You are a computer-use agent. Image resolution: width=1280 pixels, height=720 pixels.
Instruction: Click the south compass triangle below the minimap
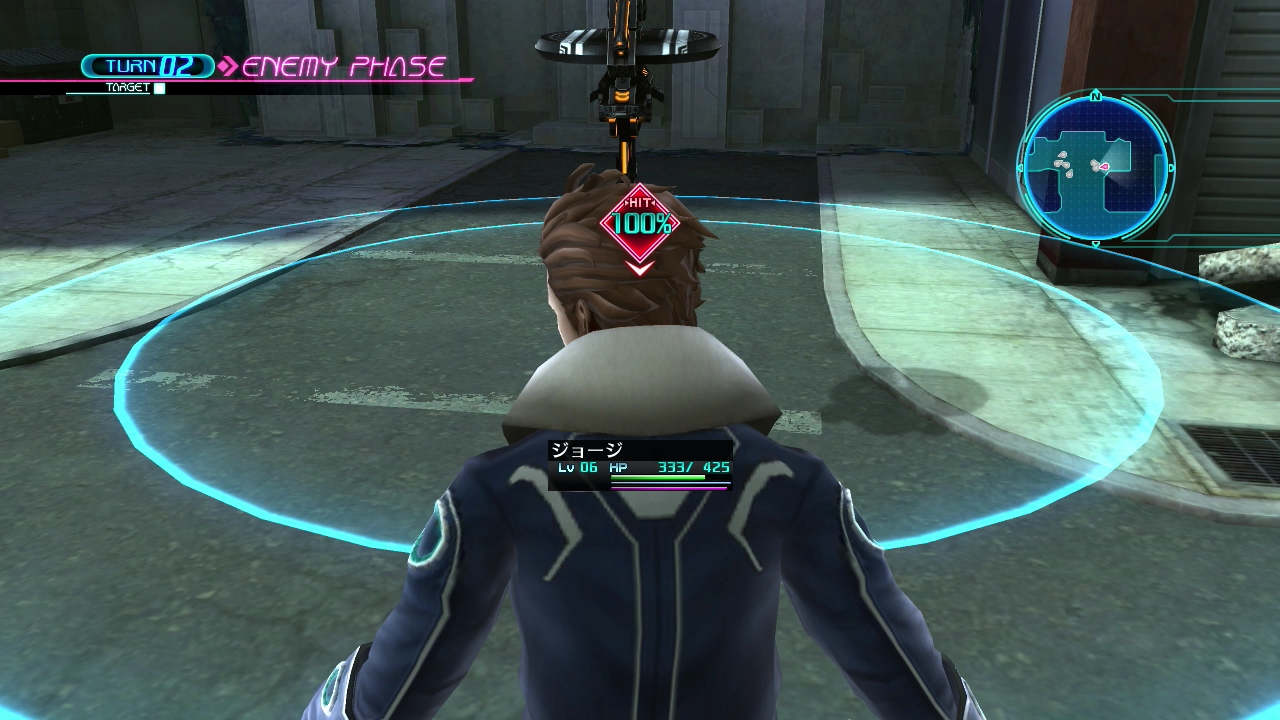click(1096, 242)
